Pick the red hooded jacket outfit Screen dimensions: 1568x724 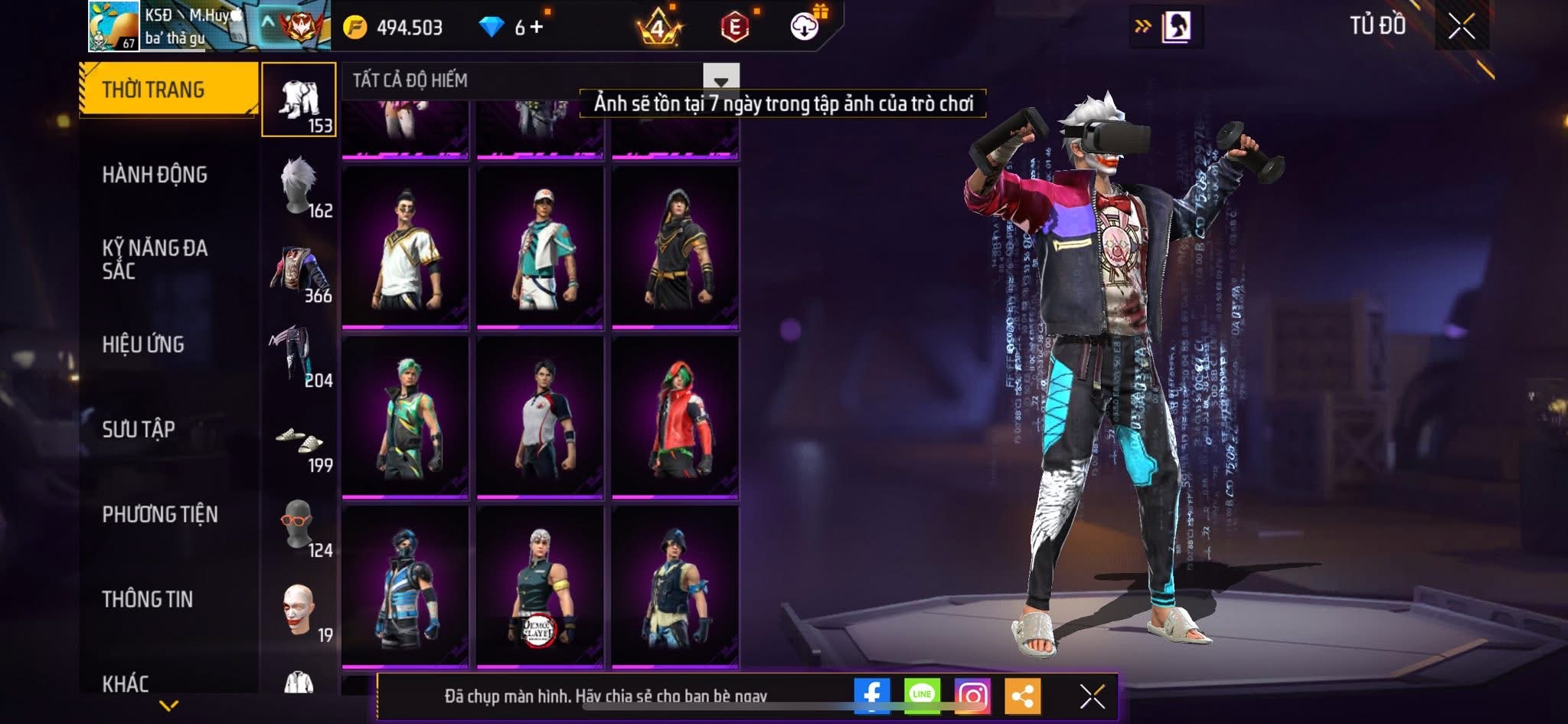(675, 418)
